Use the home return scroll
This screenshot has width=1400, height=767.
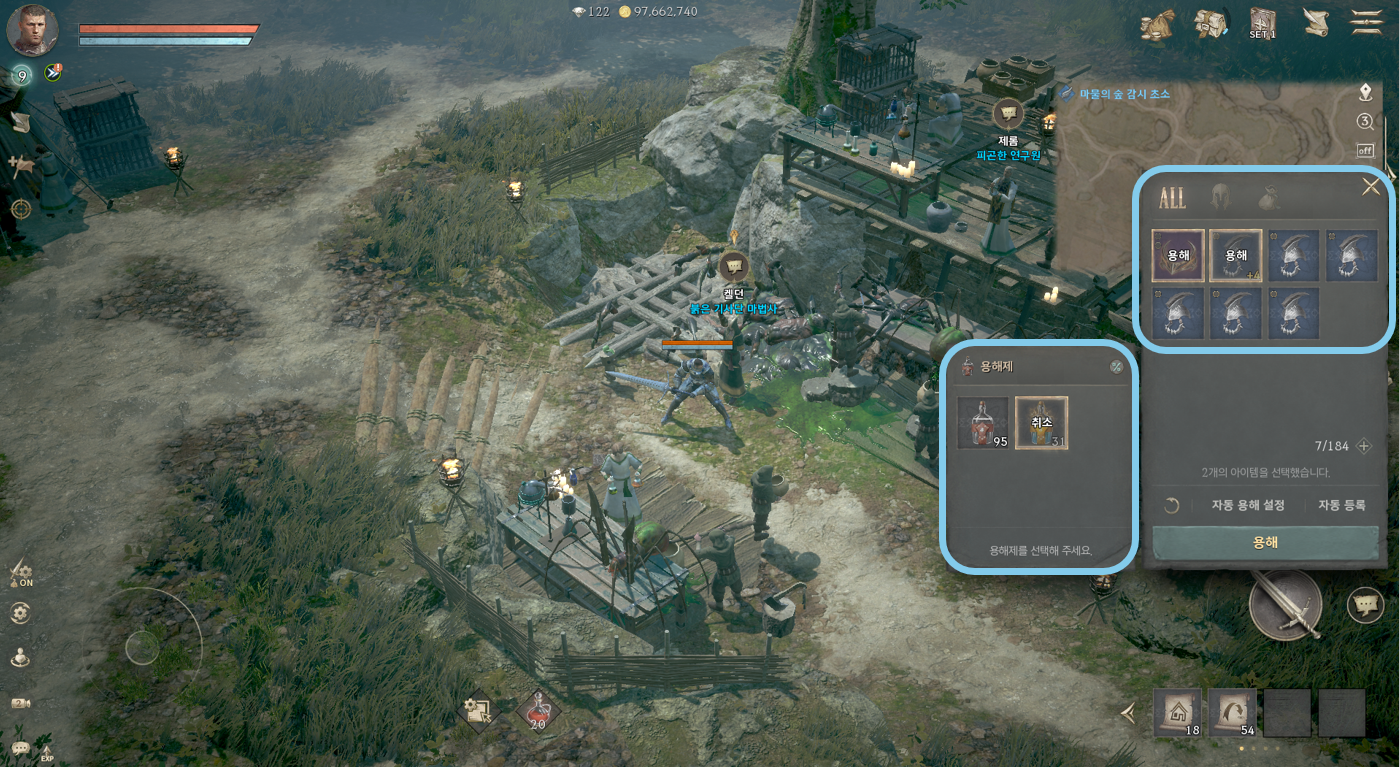click(1177, 713)
